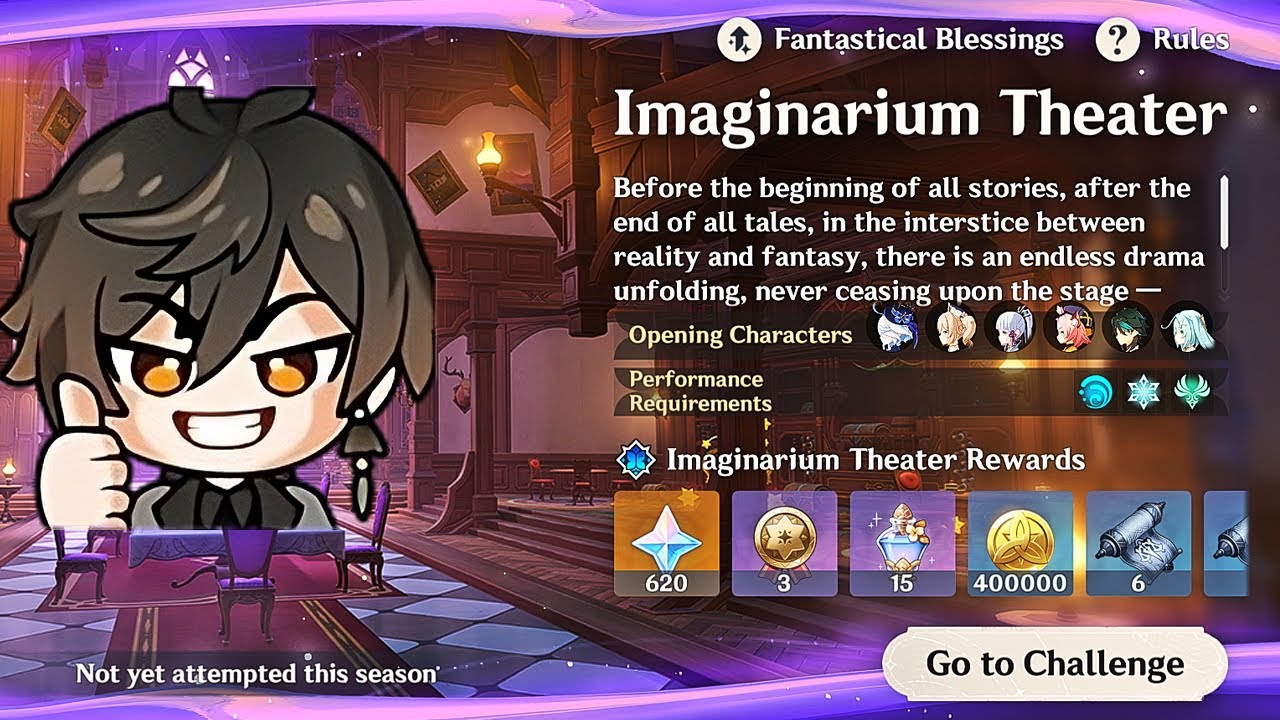1280x720 pixels.
Task: Inspect the potion bottle reward showing 15
Action: coord(902,543)
